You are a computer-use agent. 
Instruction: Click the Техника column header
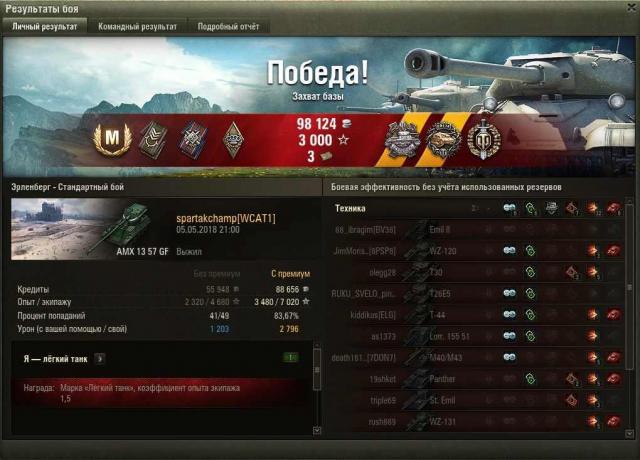(x=350, y=209)
